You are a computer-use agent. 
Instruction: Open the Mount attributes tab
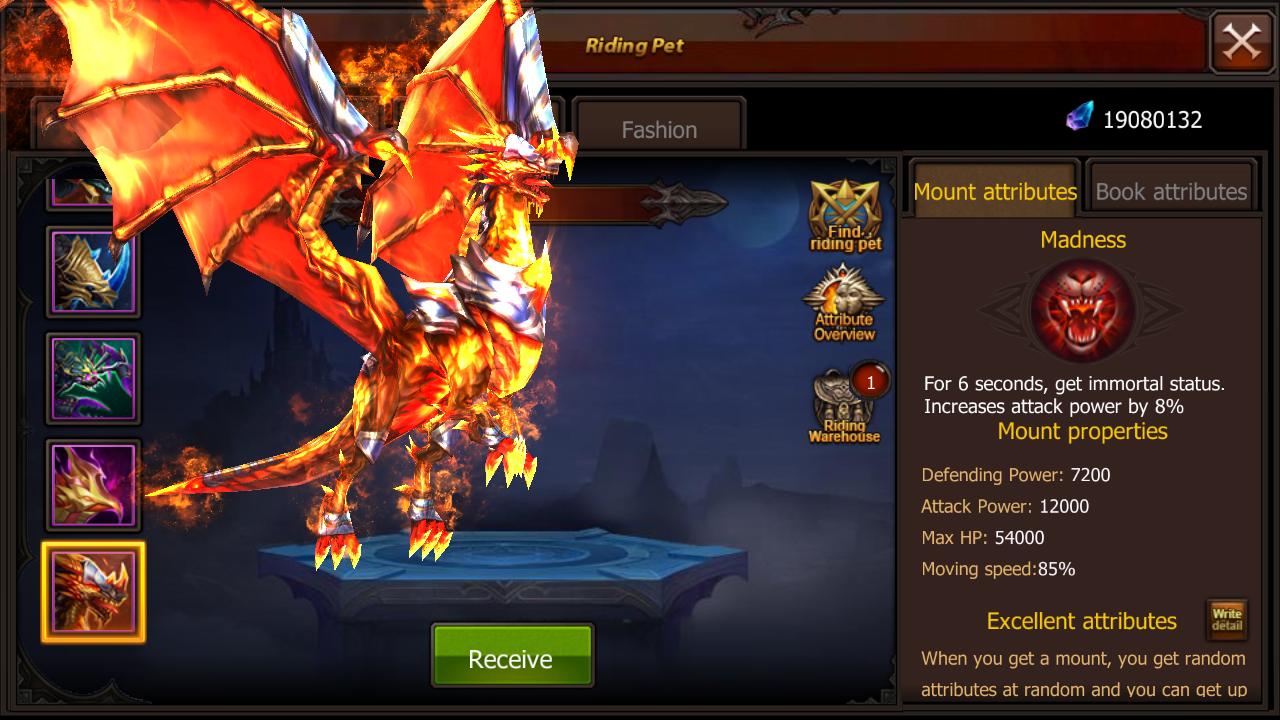tap(995, 191)
